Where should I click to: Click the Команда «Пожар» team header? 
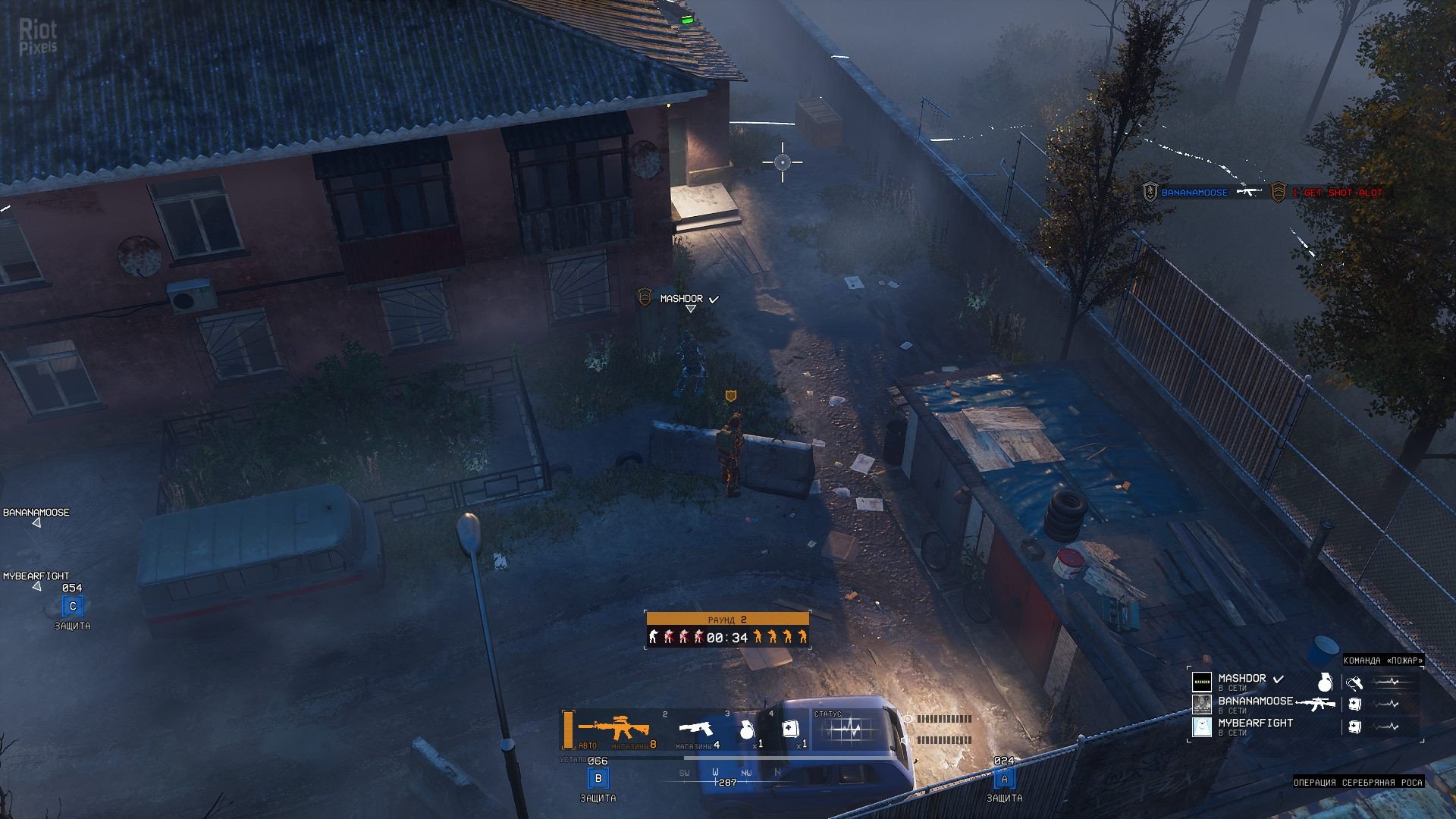point(1382,661)
